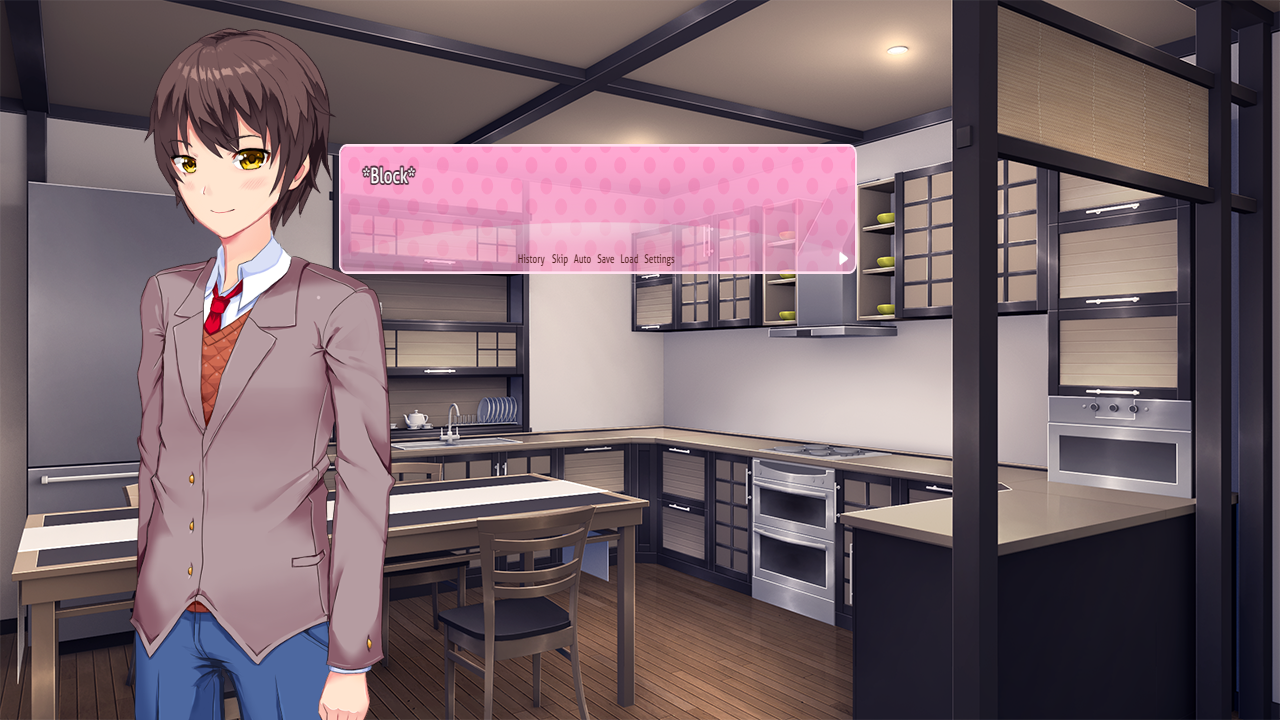Click the continue arrow icon on the textbox

843,258
